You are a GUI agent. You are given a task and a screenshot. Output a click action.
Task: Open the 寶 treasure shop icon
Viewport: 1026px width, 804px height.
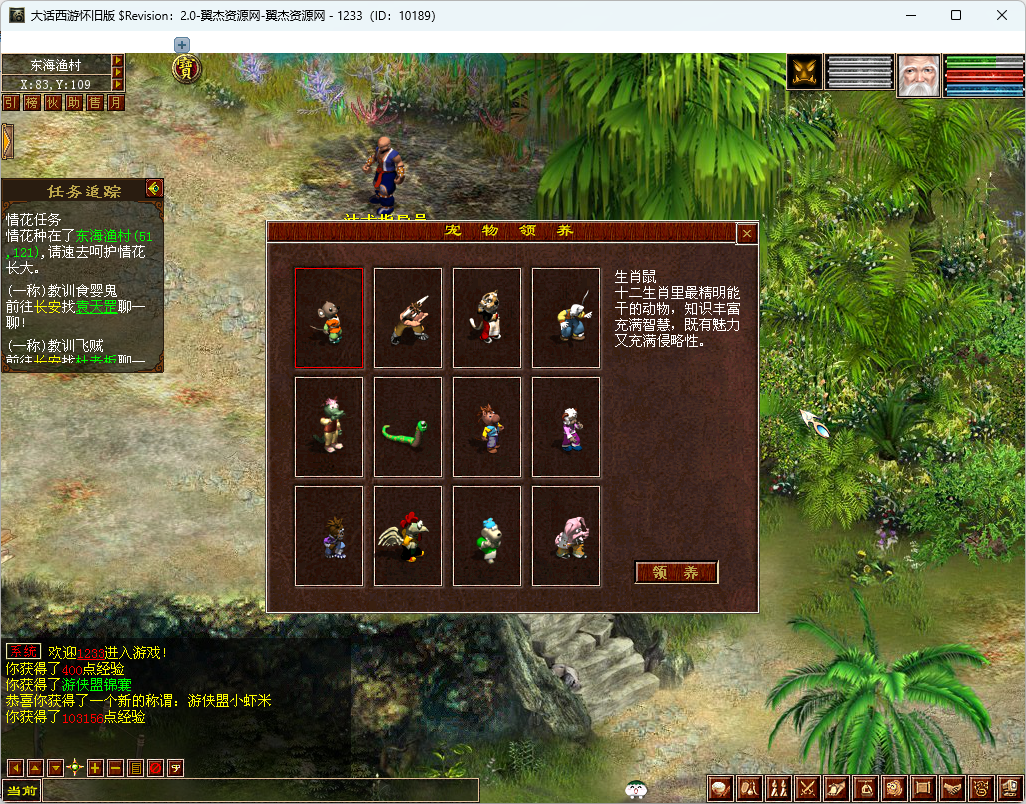tap(185, 68)
